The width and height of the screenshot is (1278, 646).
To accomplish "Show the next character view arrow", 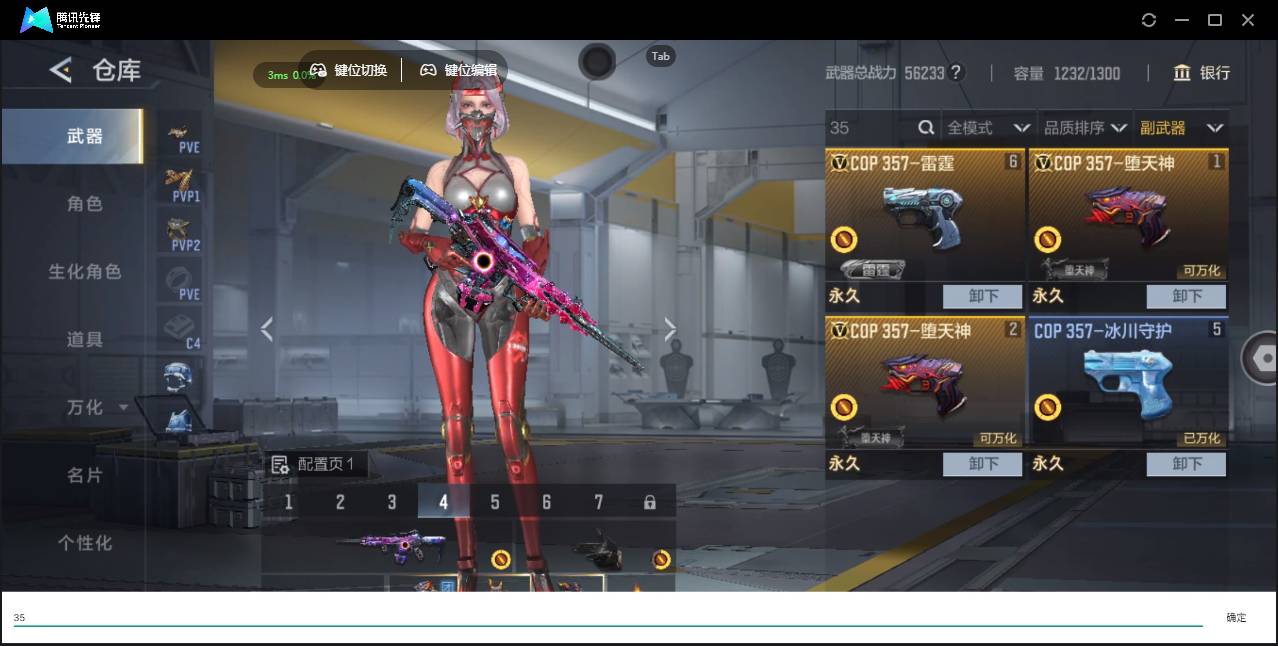I will [x=670, y=329].
